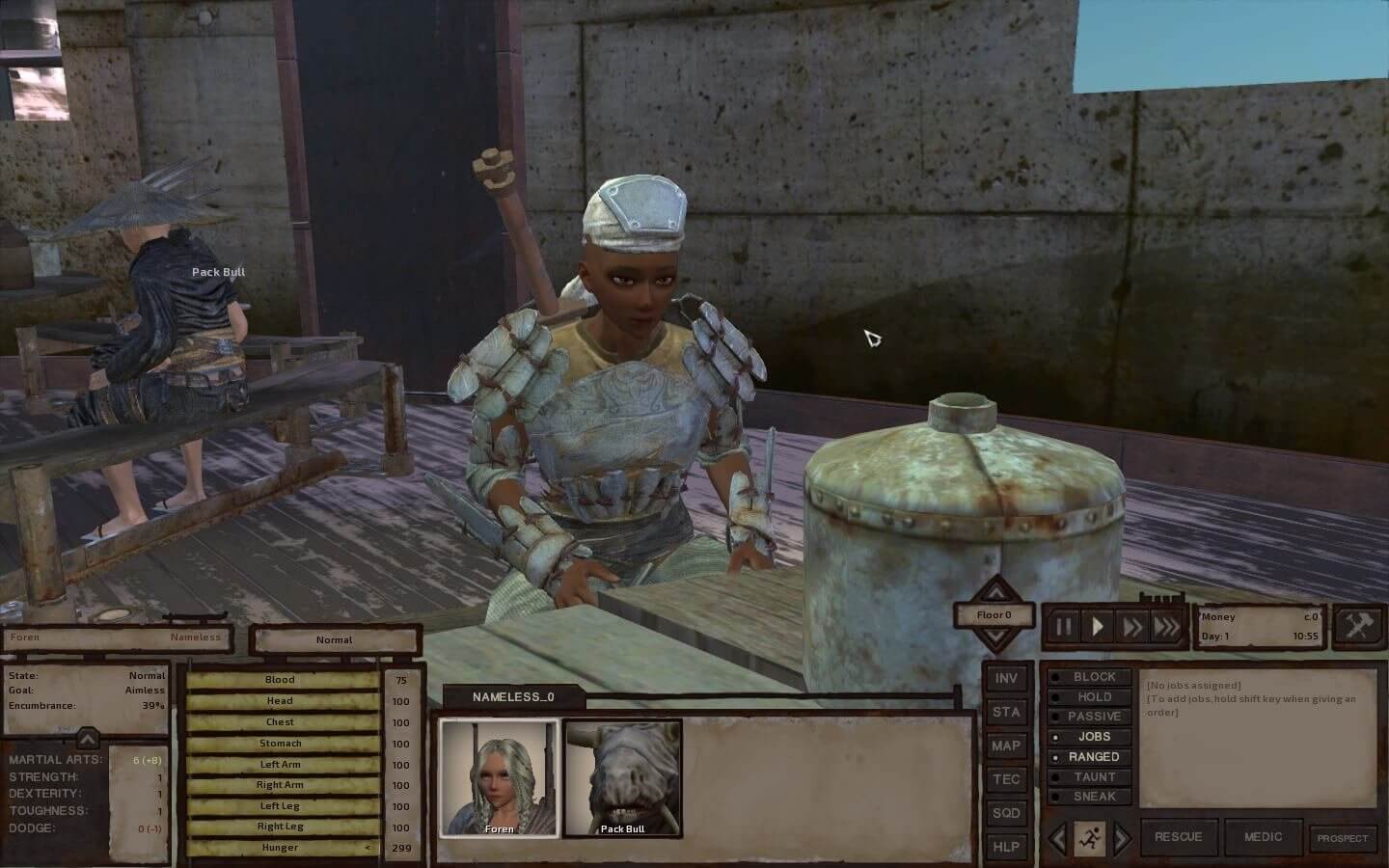Open the TEC tech panel
This screenshot has width=1389, height=868.
[x=1006, y=779]
